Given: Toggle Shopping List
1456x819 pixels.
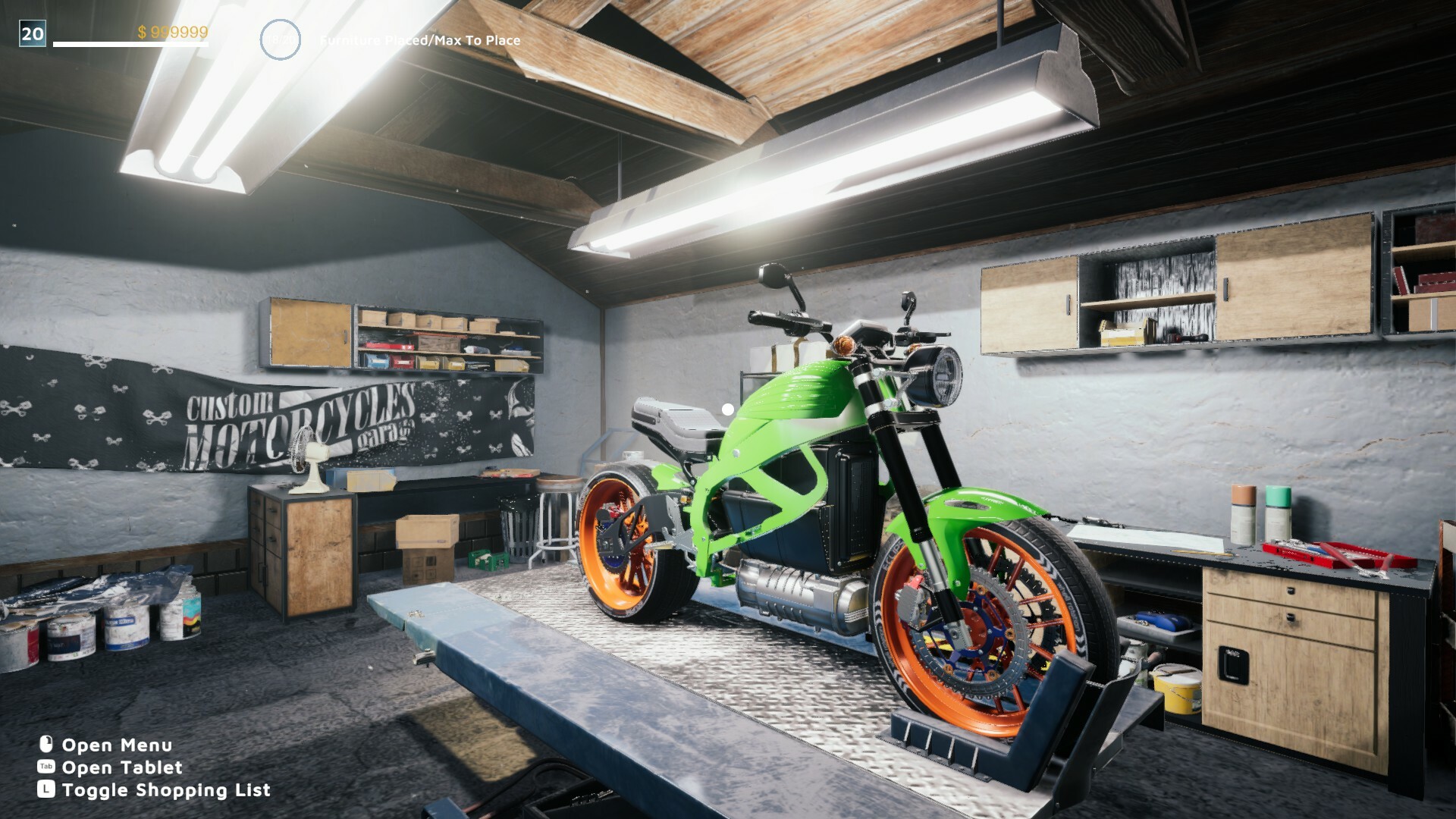Looking at the screenshot, I should coord(165,789).
